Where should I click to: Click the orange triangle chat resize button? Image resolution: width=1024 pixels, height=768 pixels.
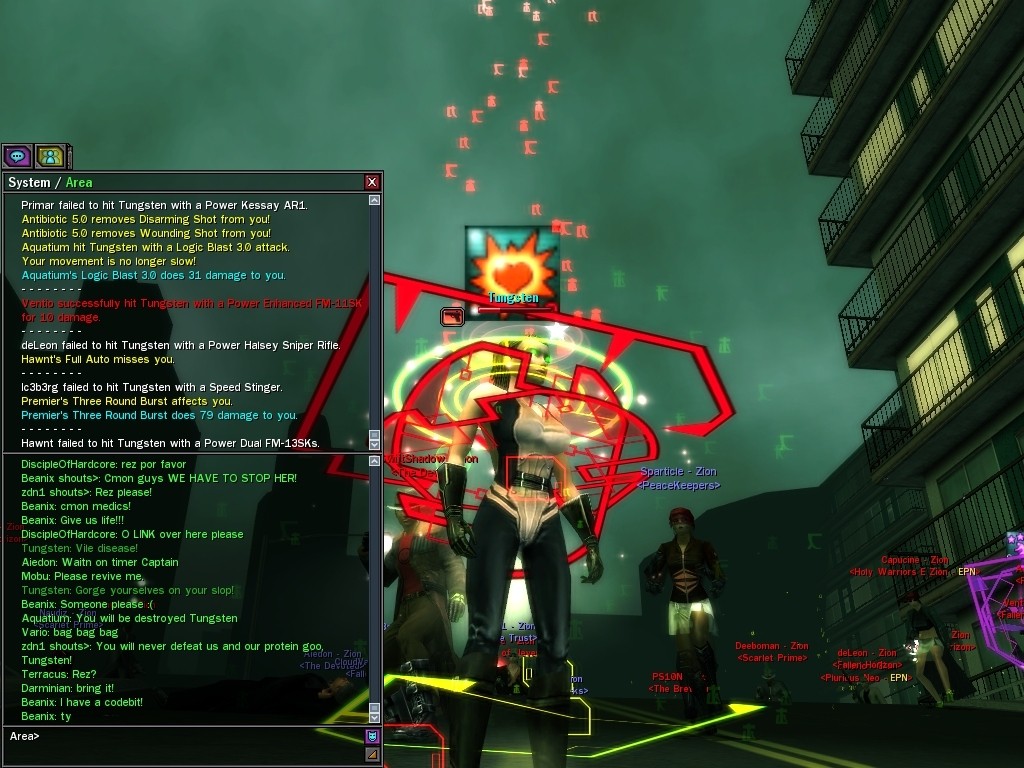pyautogui.click(x=372, y=754)
